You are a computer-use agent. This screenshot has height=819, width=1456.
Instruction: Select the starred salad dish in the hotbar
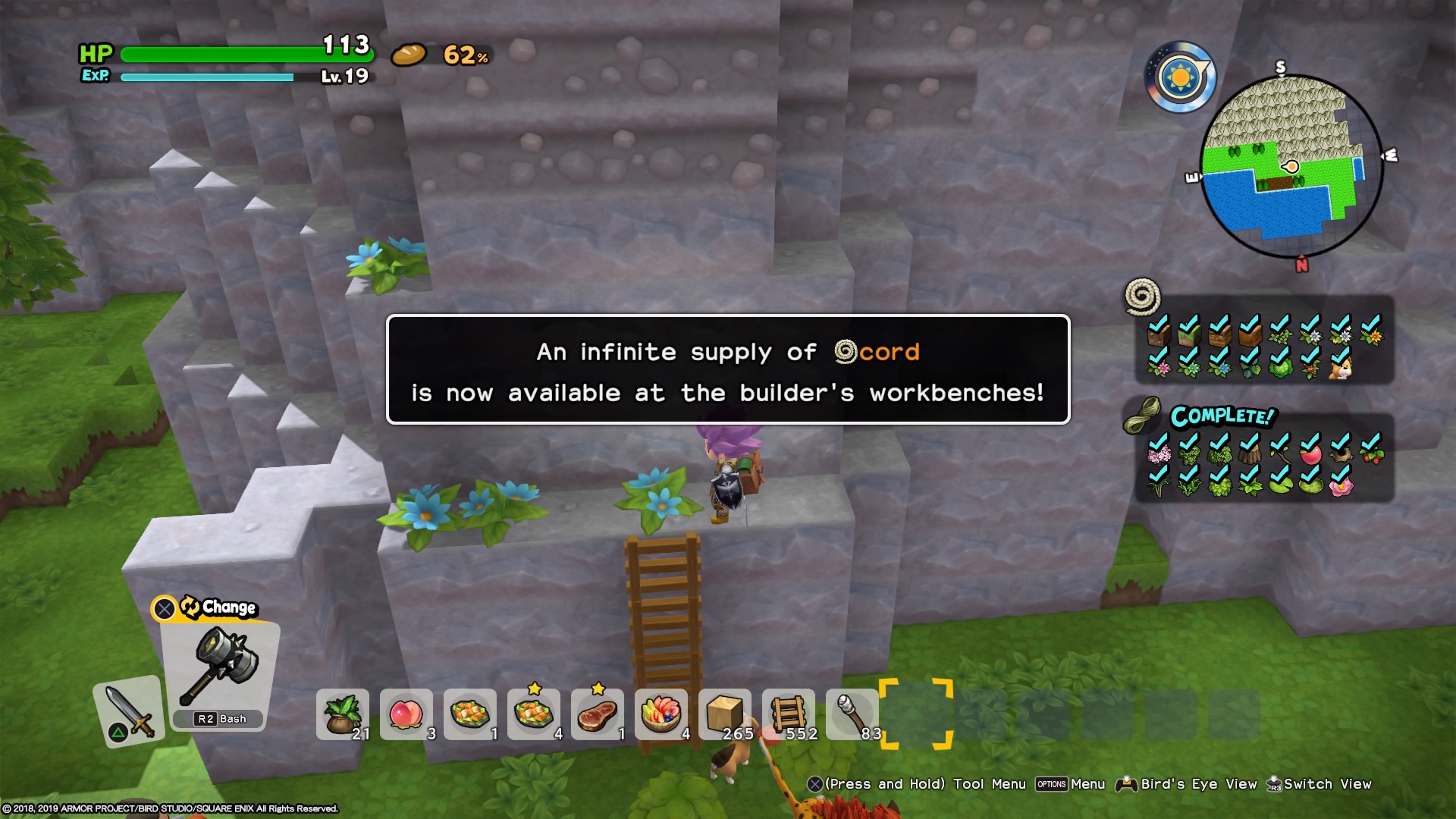(x=535, y=713)
